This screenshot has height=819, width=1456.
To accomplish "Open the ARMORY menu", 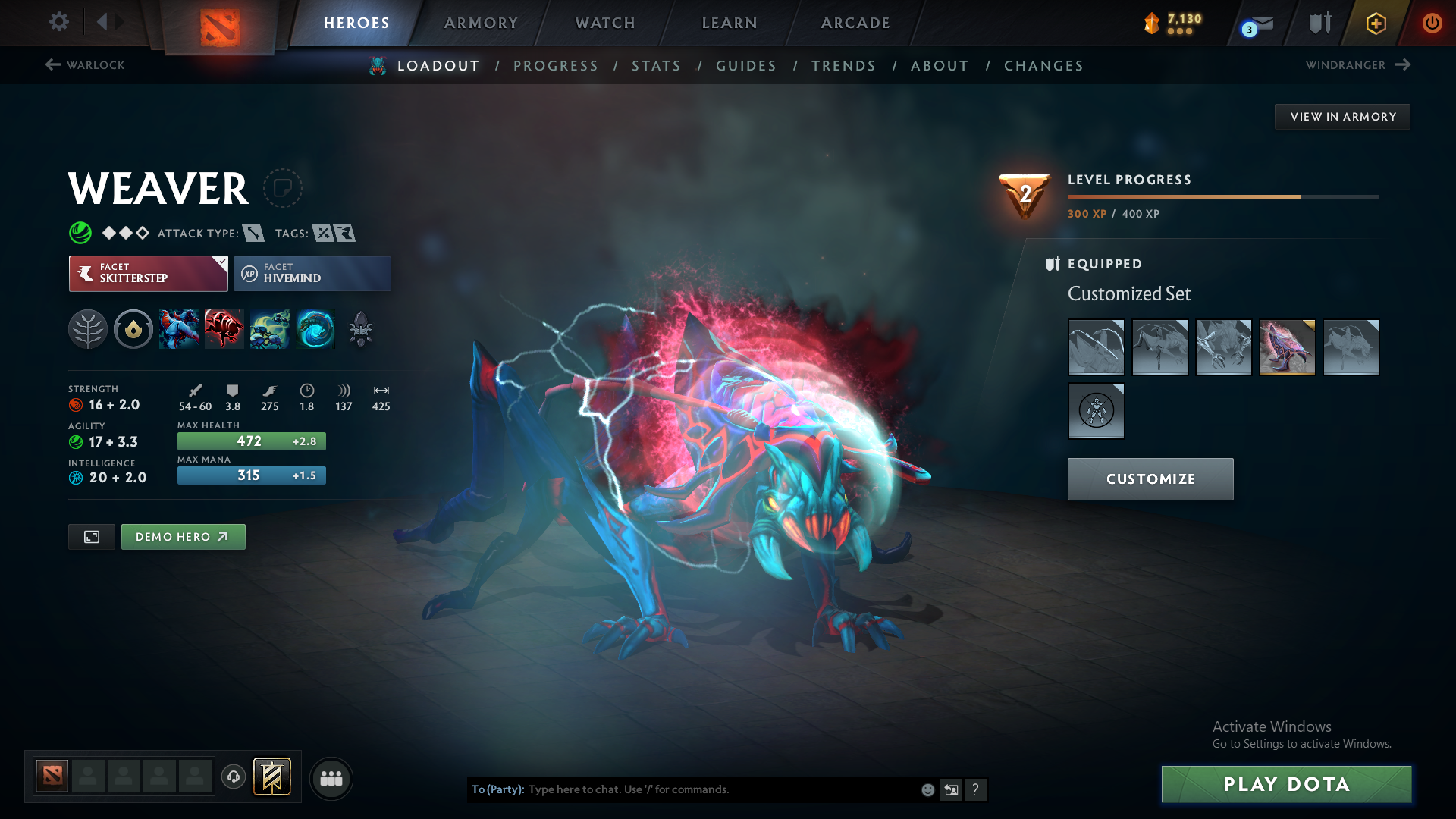I will [481, 23].
